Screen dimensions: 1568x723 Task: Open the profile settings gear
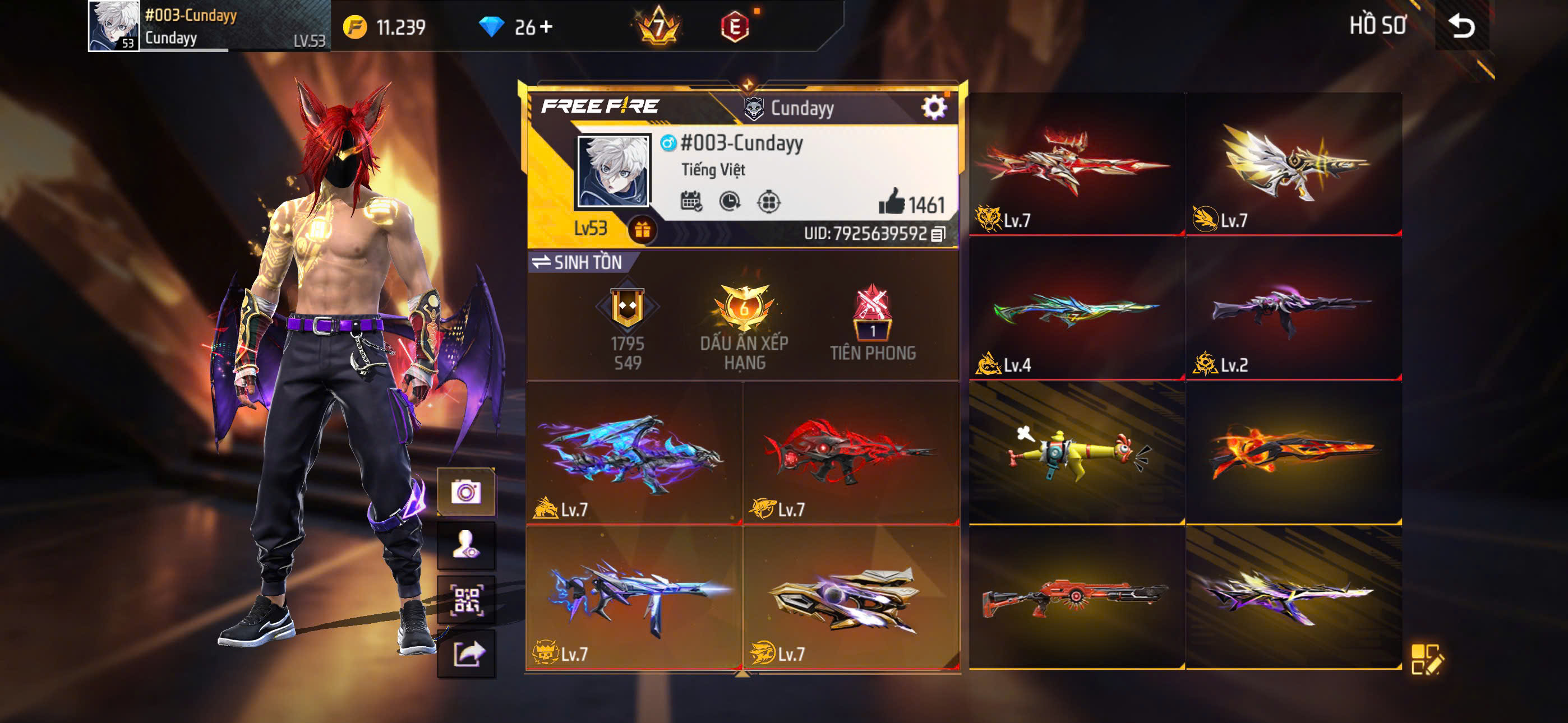934,108
